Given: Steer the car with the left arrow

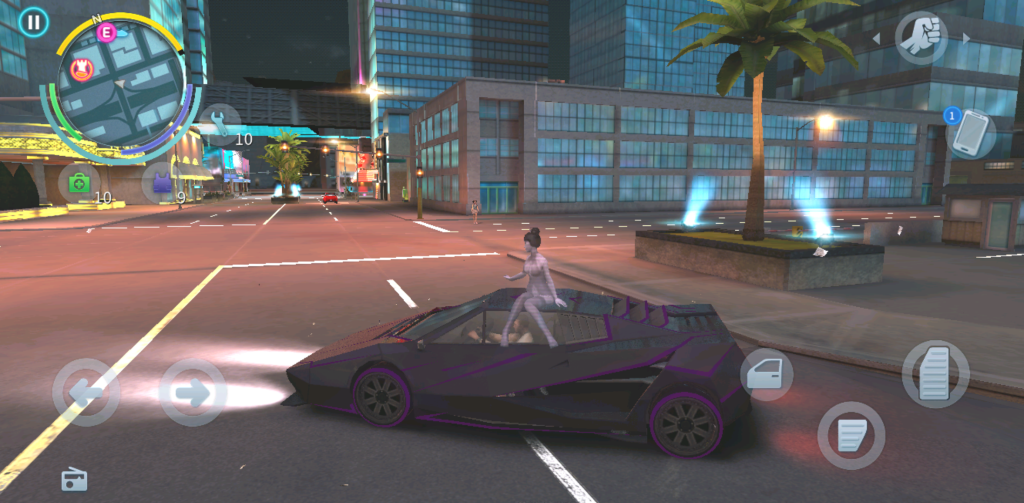Looking at the screenshot, I should click(x=86, y=392).
